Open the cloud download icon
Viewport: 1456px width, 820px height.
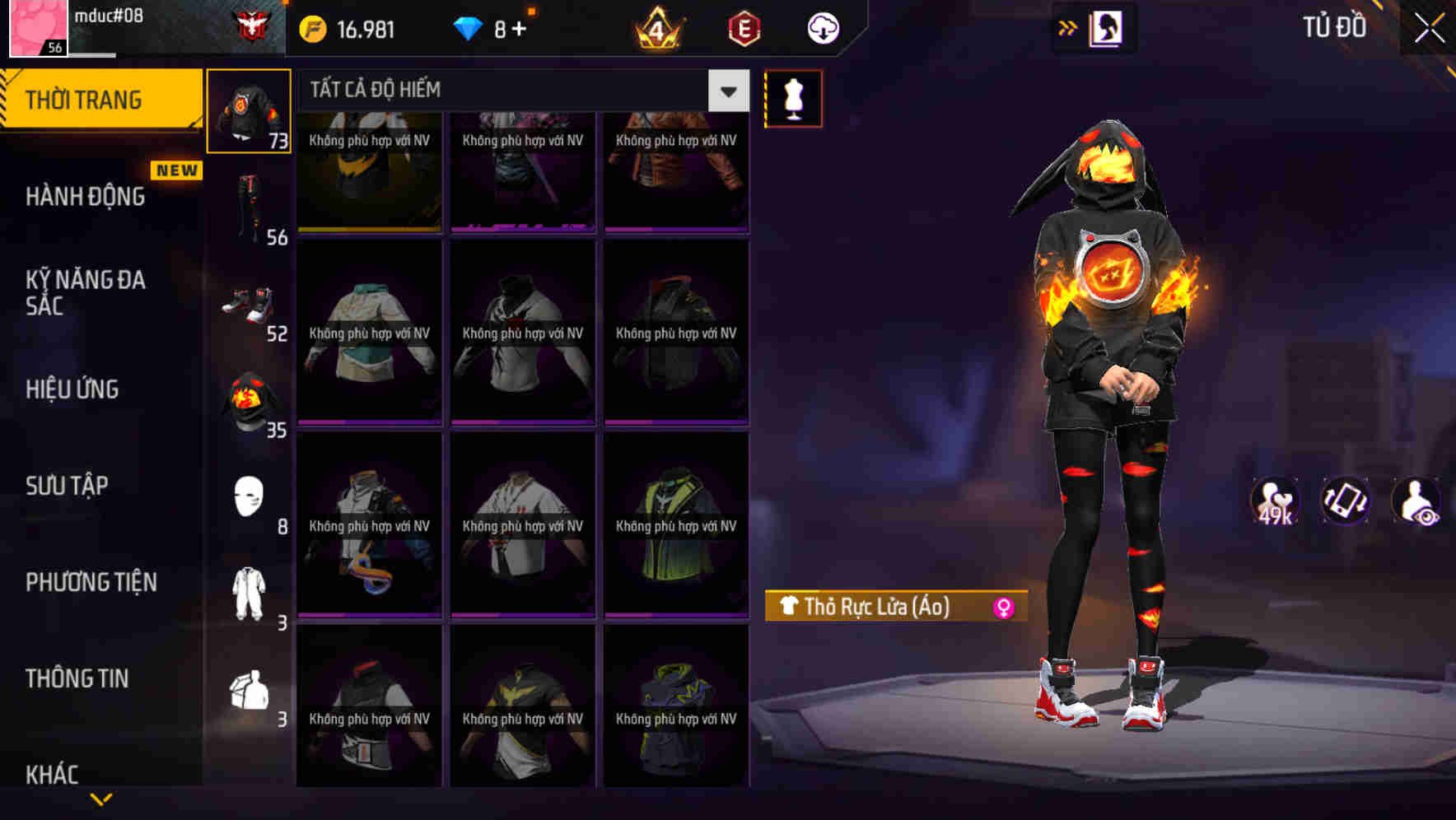[x=821, y=27]
